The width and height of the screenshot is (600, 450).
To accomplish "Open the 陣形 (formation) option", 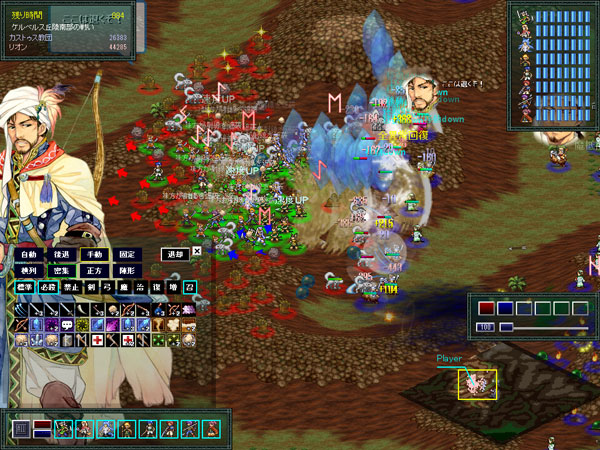I will 126,270.
